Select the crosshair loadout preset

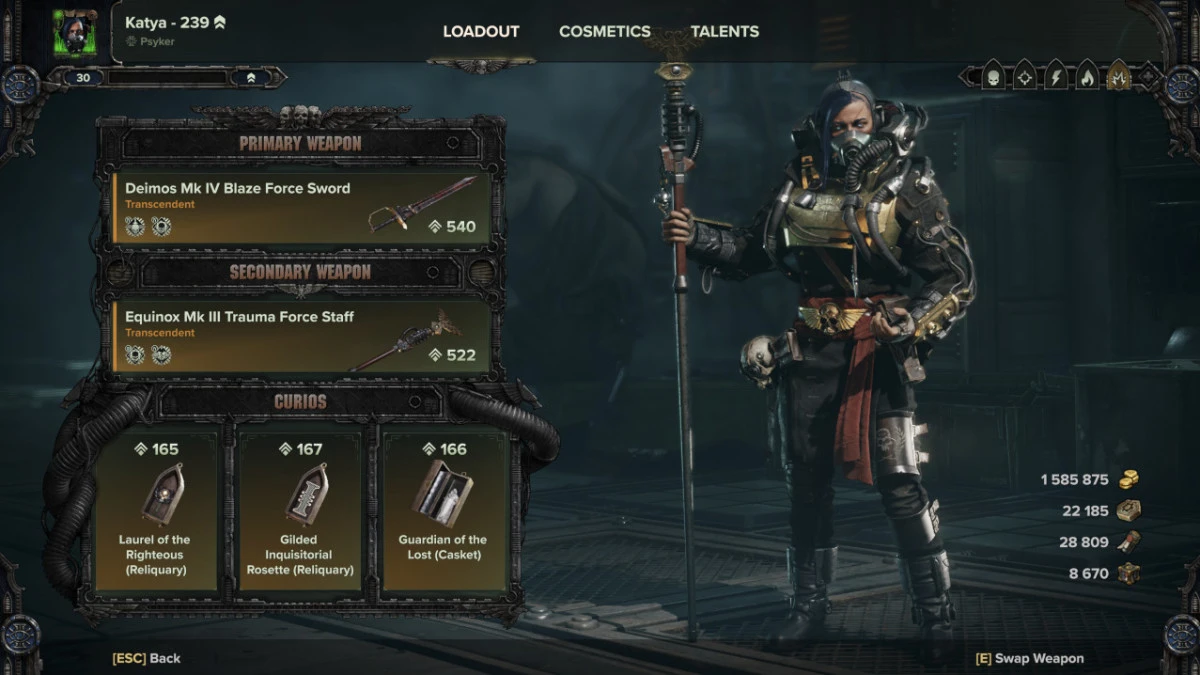coord(1025,76)
